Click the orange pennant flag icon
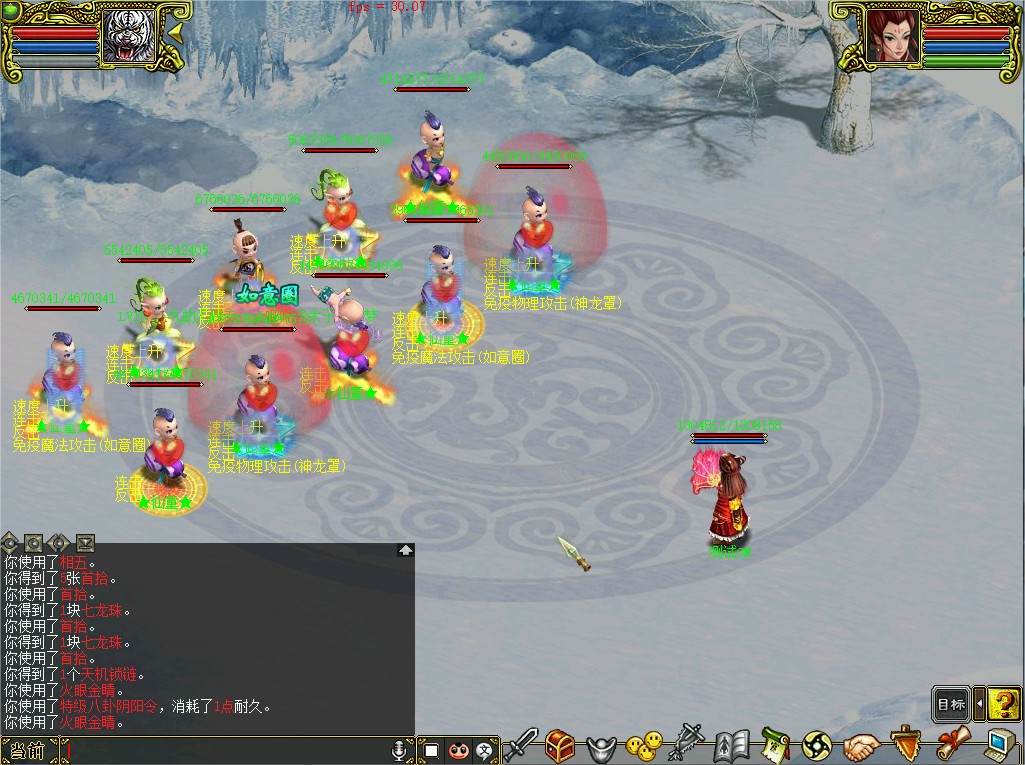 [906, 744]
